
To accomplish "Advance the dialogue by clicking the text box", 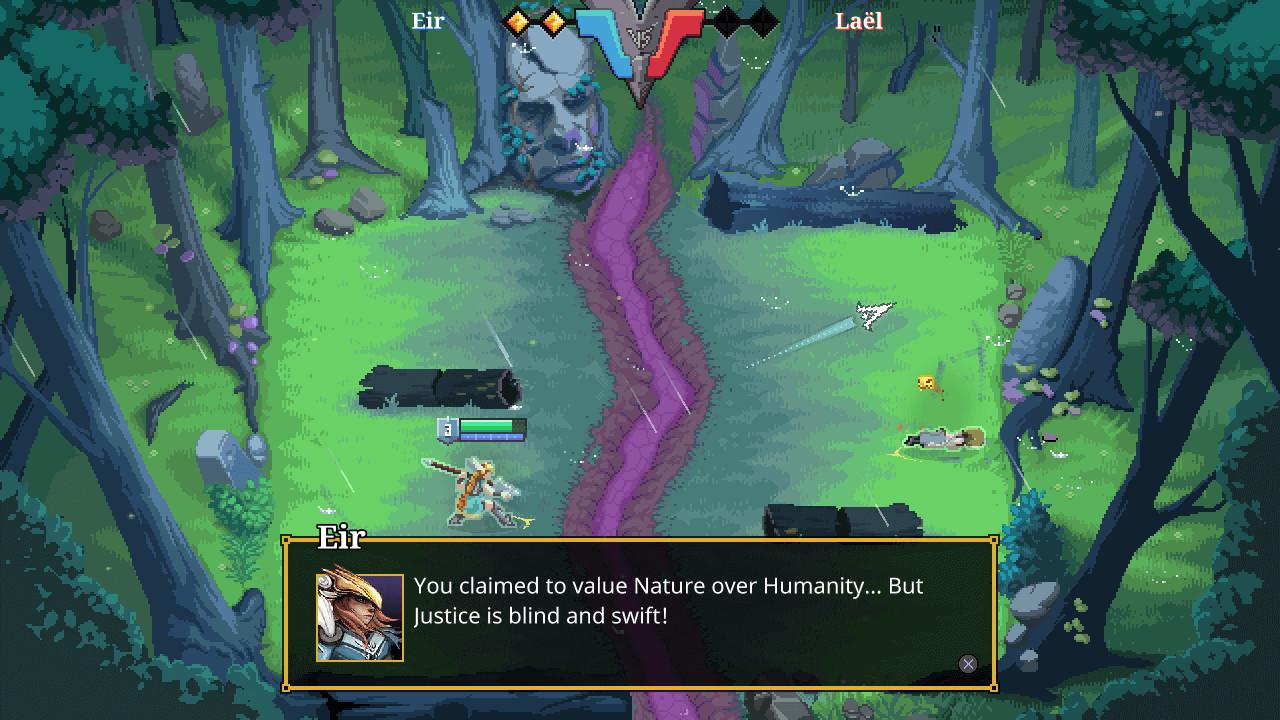I will [x=640, y=600].
